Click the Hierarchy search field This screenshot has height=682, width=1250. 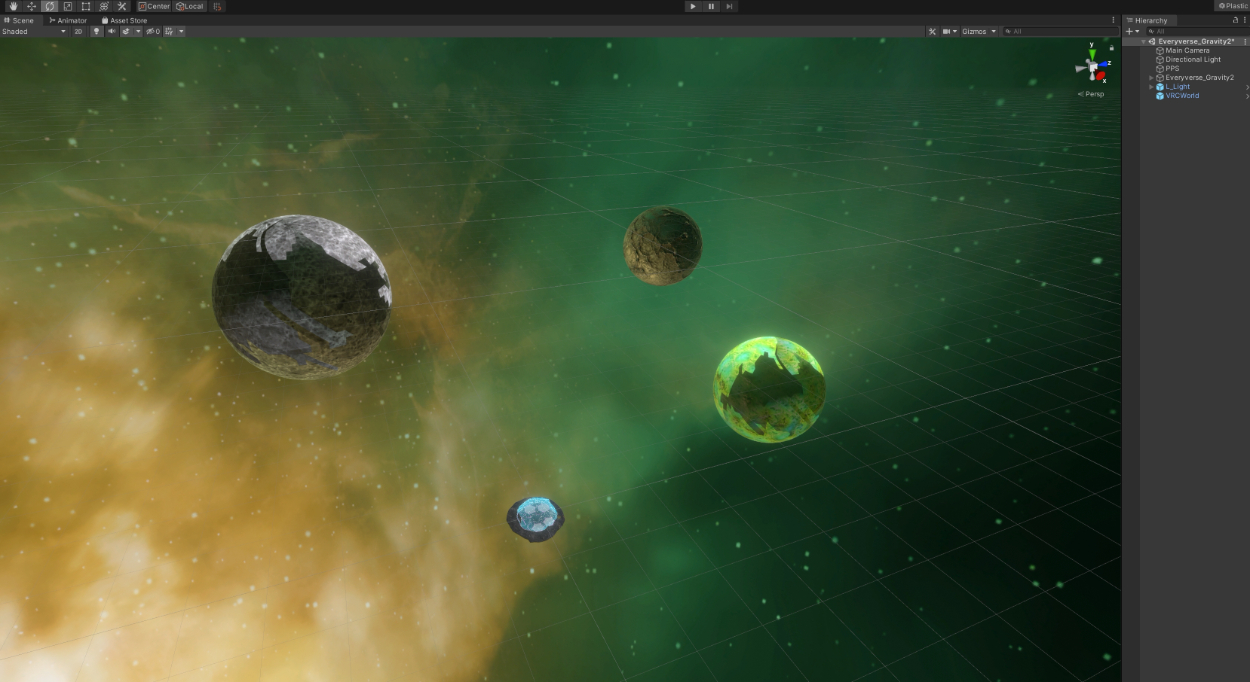click(x=1195, y=31)
